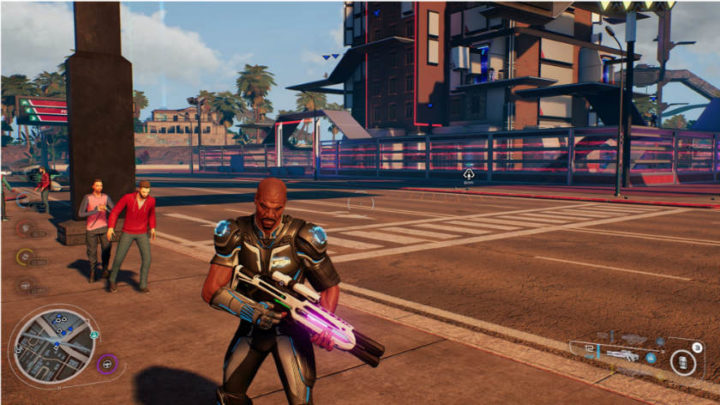
Task: Select the yellow ring skill icon
Action: pos(25,257)
